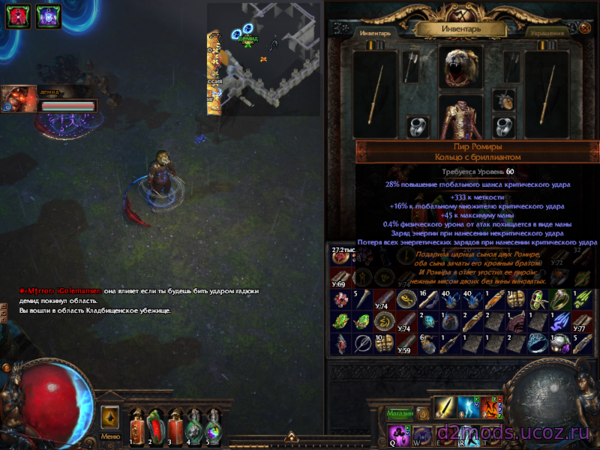Open the Меню button

point(111,436)
